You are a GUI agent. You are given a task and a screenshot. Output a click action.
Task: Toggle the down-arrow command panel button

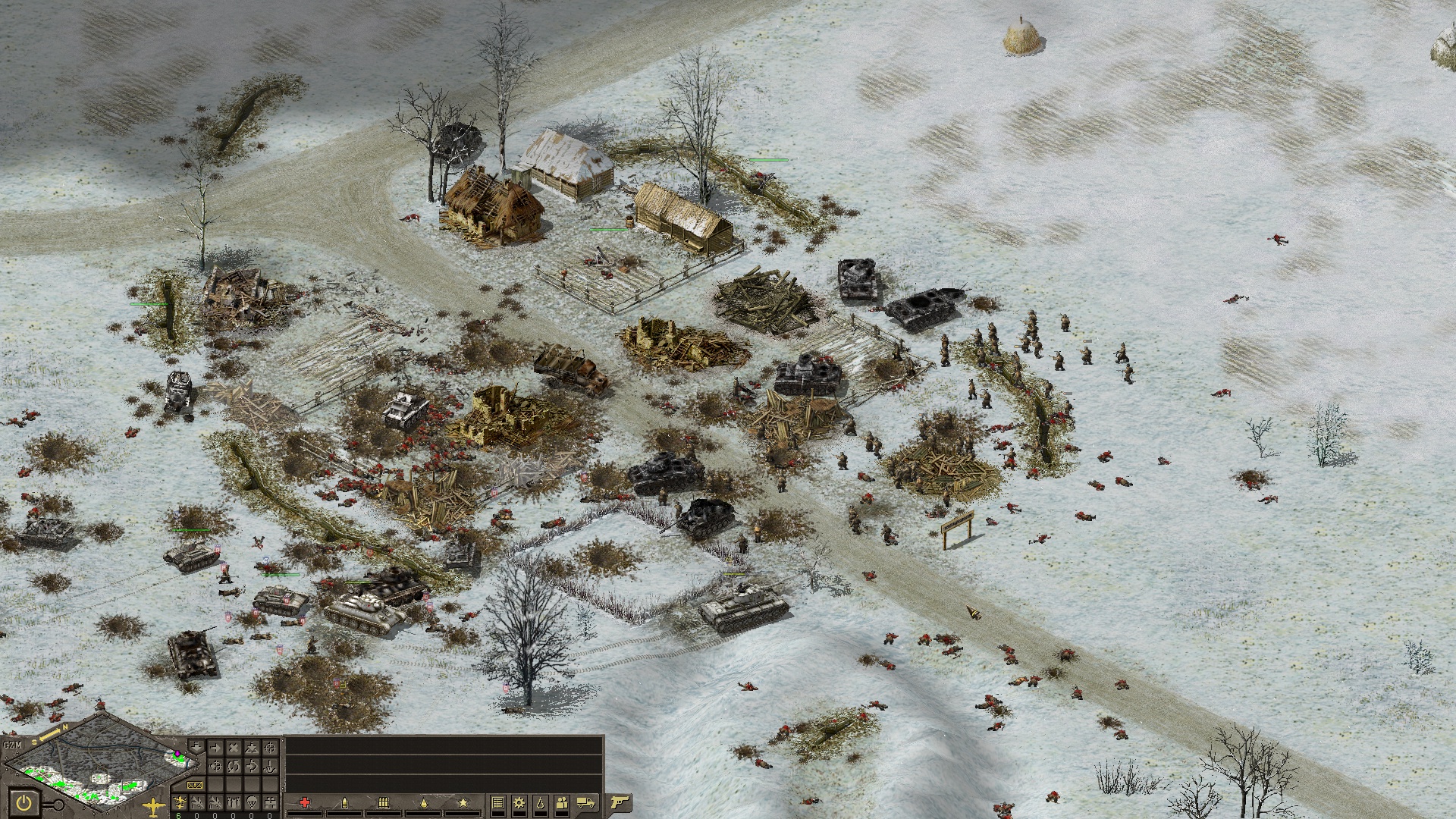point(196,746)
